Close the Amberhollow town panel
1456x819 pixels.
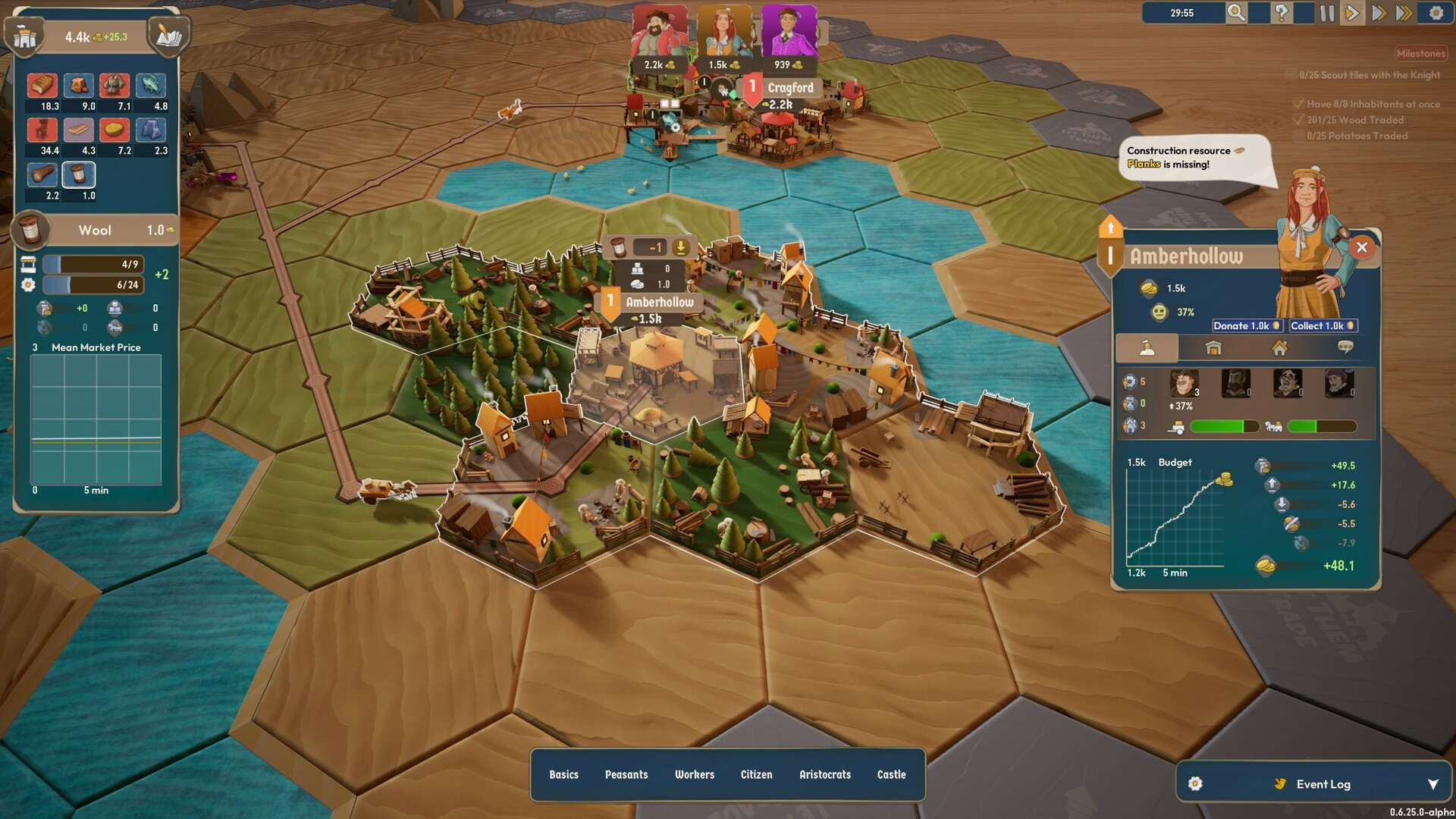[x=1362, y=247]
